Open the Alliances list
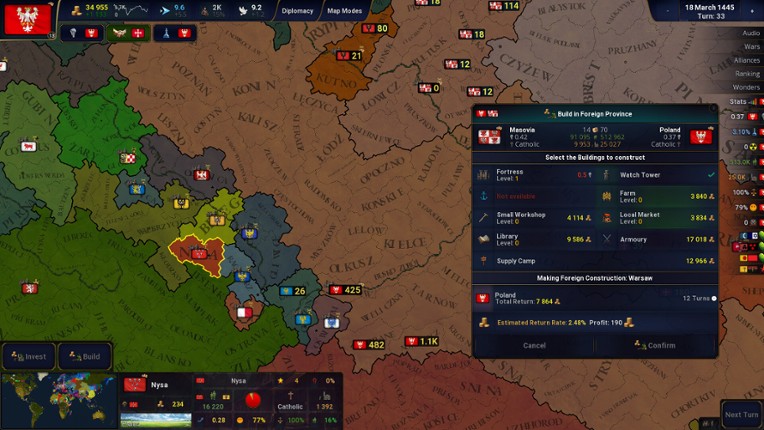This screenshot has height=430, width=764. click(x=746, y=60)
